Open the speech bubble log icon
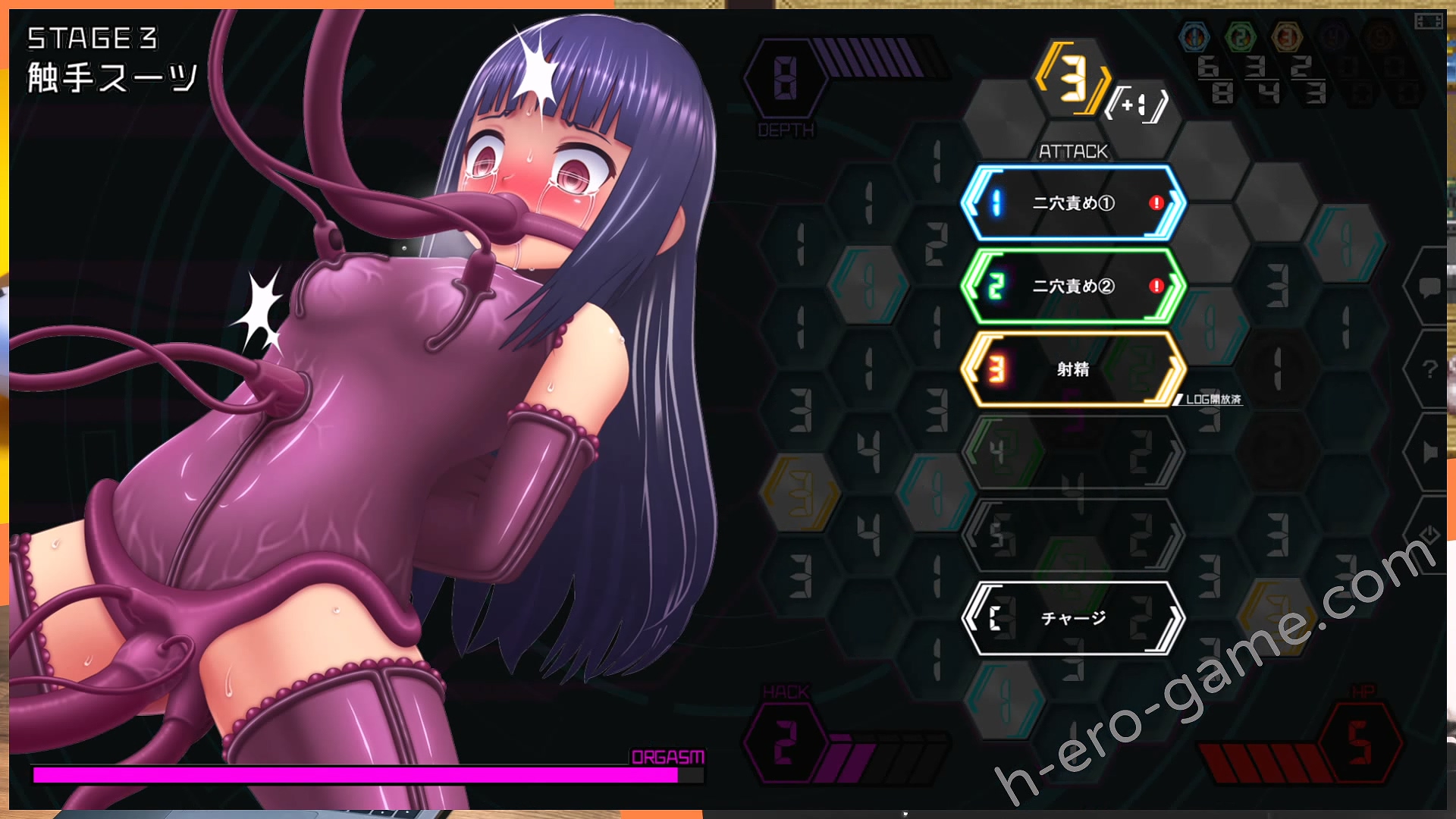The height and width of the screenshot is (819, 1456). click(1429, 287)
